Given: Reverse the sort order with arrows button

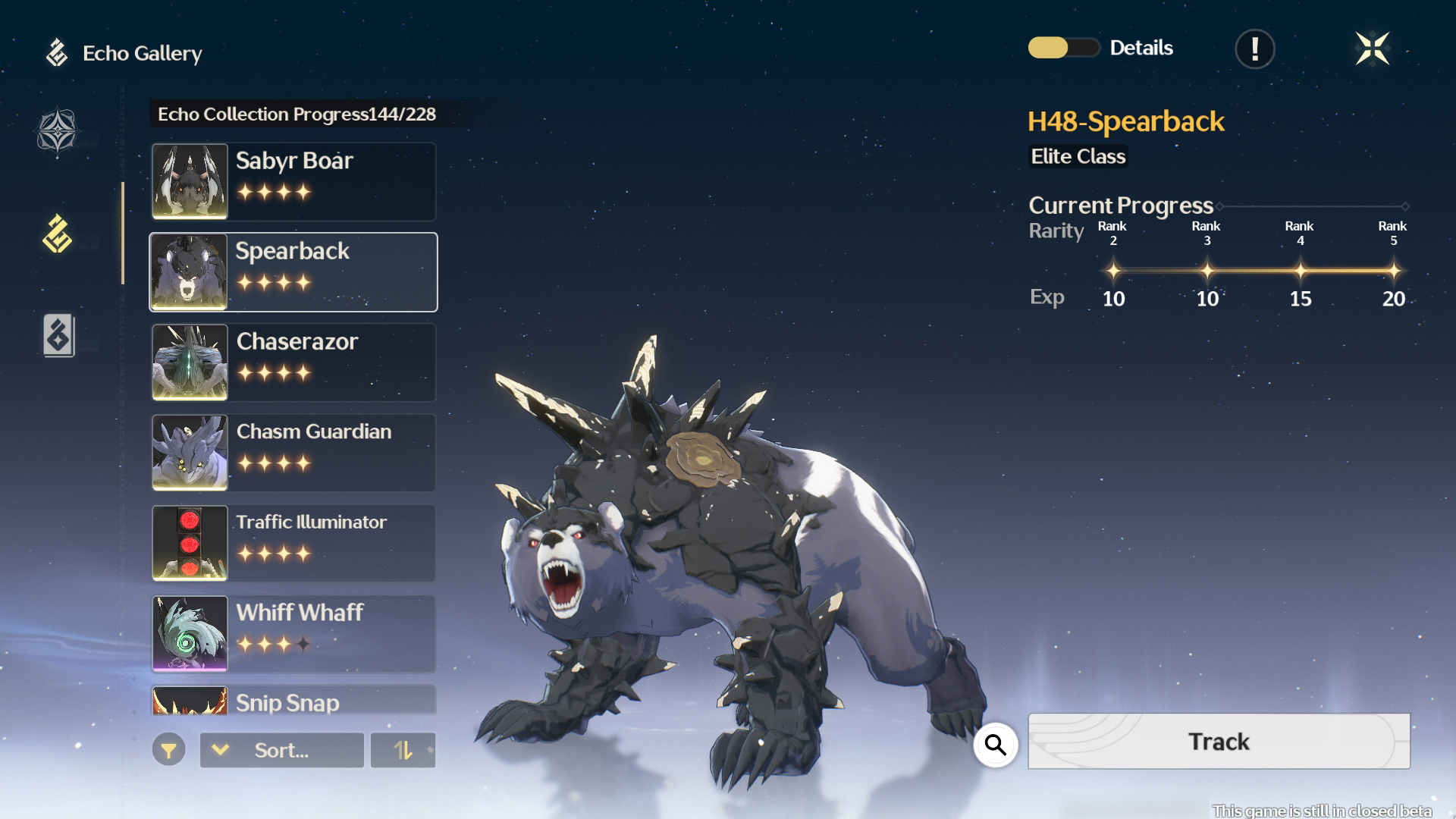Looking at the screenshot, I should [403, 750].
